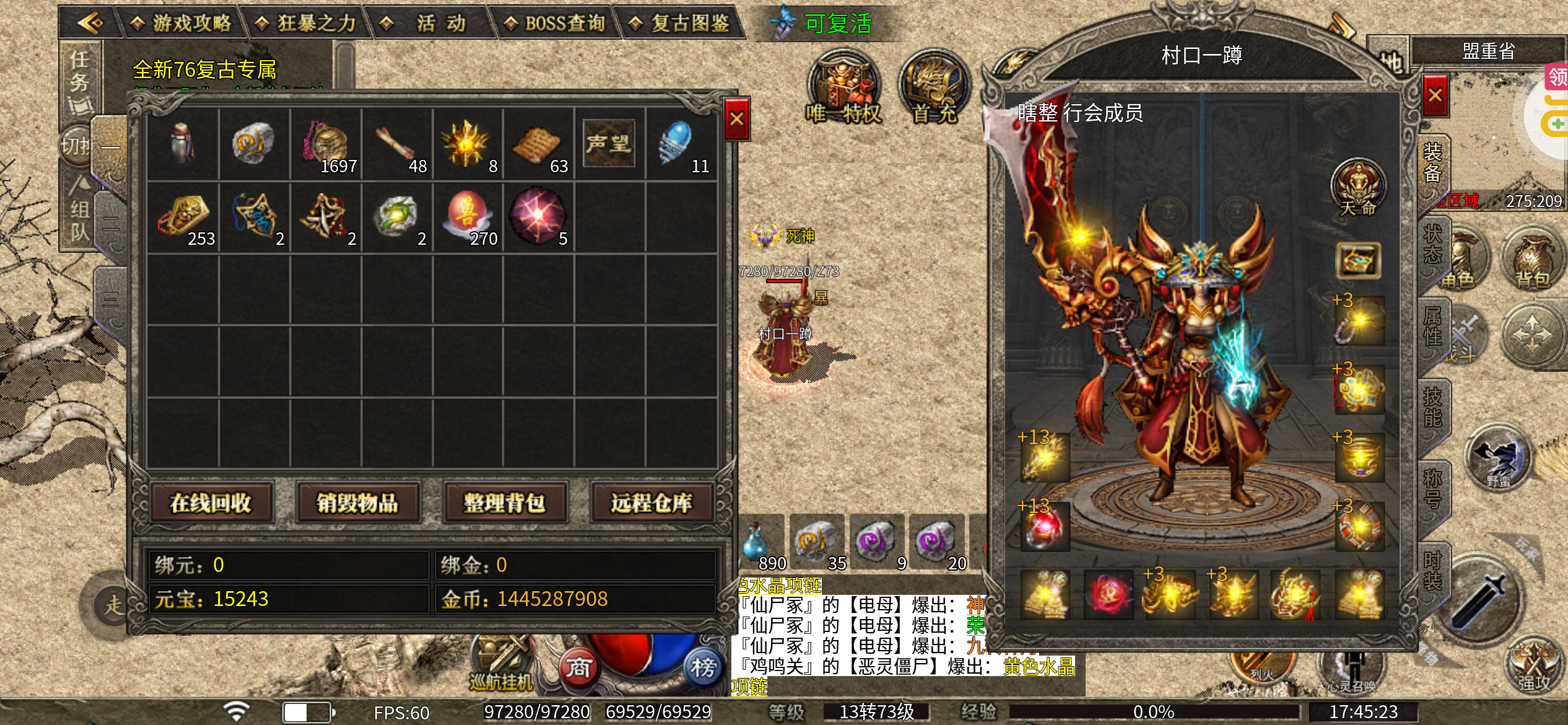Open the 远程仓库 remote warehouse
This screenshot has height=725, width=1568.
pyautogui.click(x=651, y=503)
